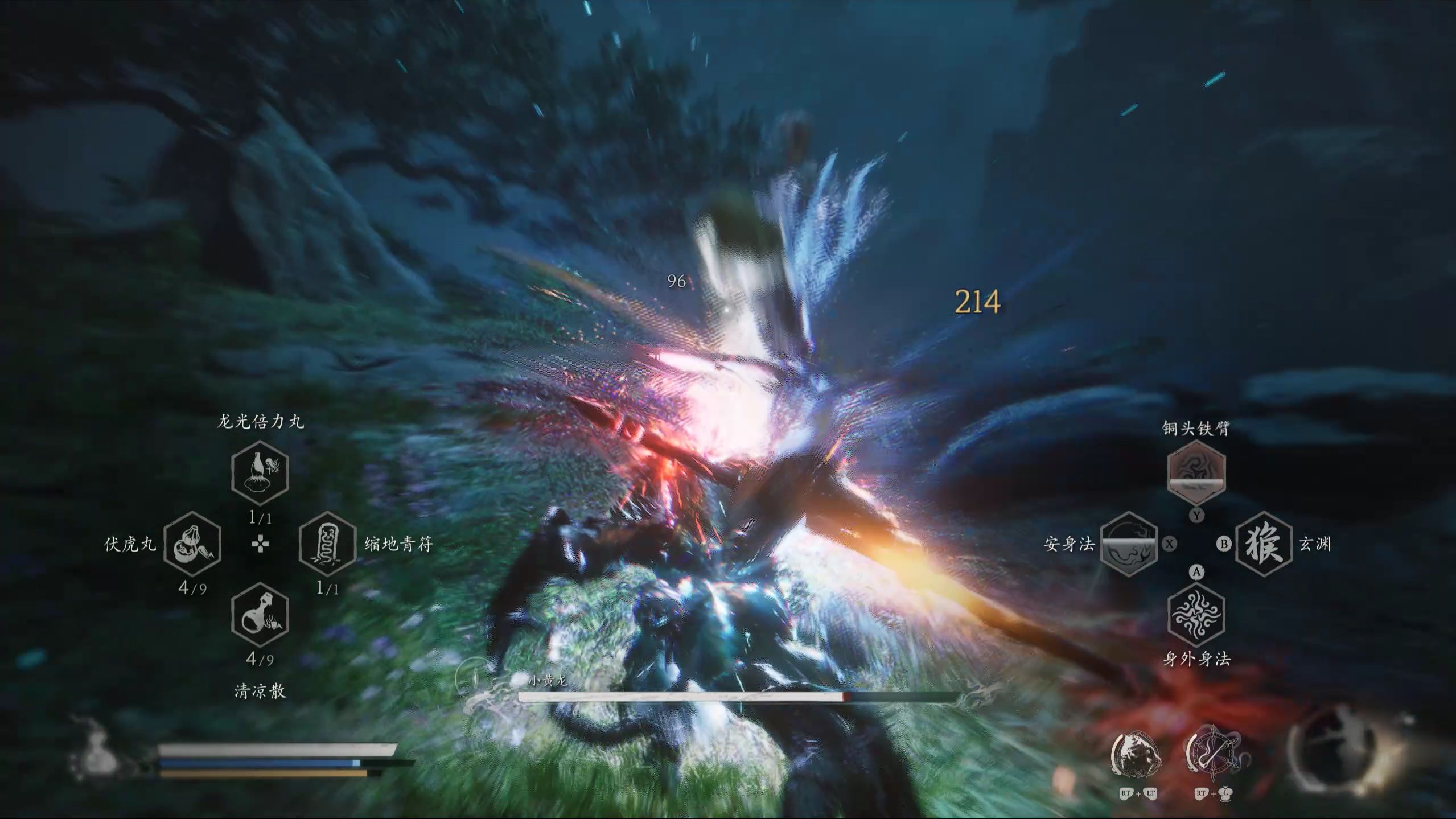Trigger the 玄渊 transformation icon
The image size is (1456, 819).
click(x=1264, y=544)
